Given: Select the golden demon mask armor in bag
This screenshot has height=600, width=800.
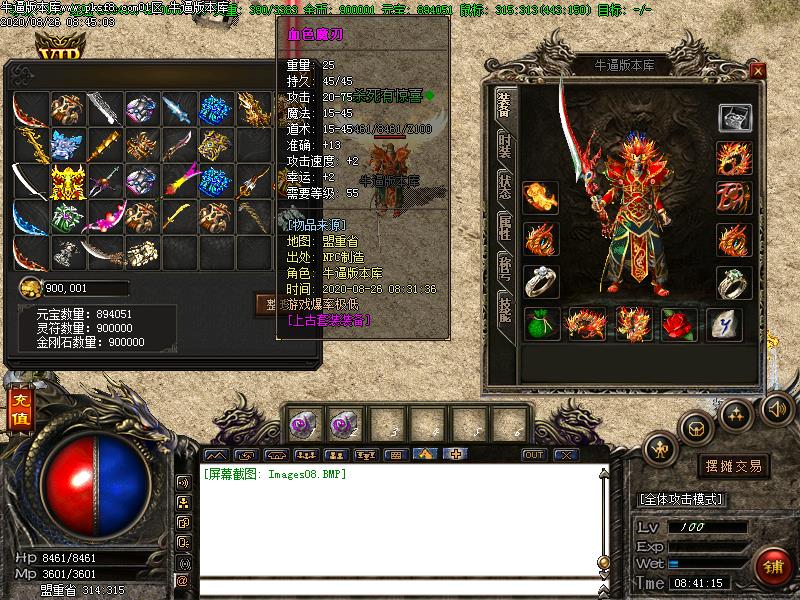Looking at the screenshot, I should coord(67,182).
